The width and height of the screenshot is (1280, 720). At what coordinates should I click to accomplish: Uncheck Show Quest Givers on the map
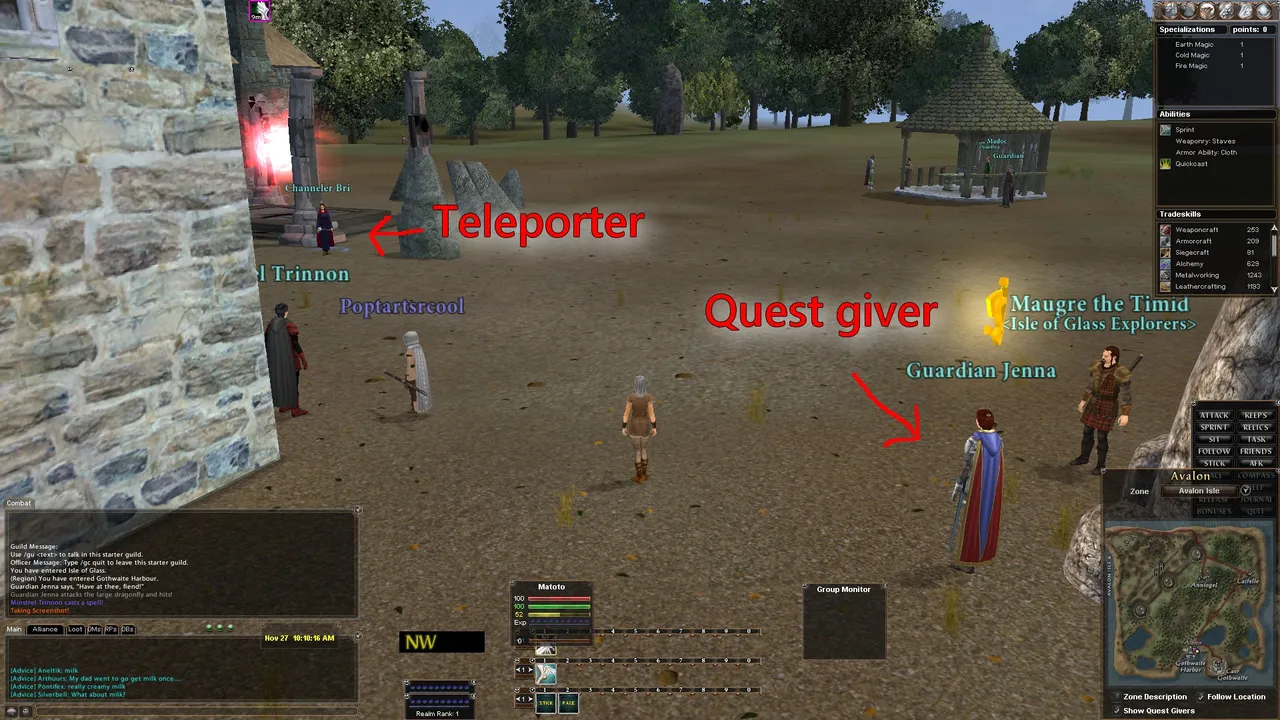[1118, 710]
